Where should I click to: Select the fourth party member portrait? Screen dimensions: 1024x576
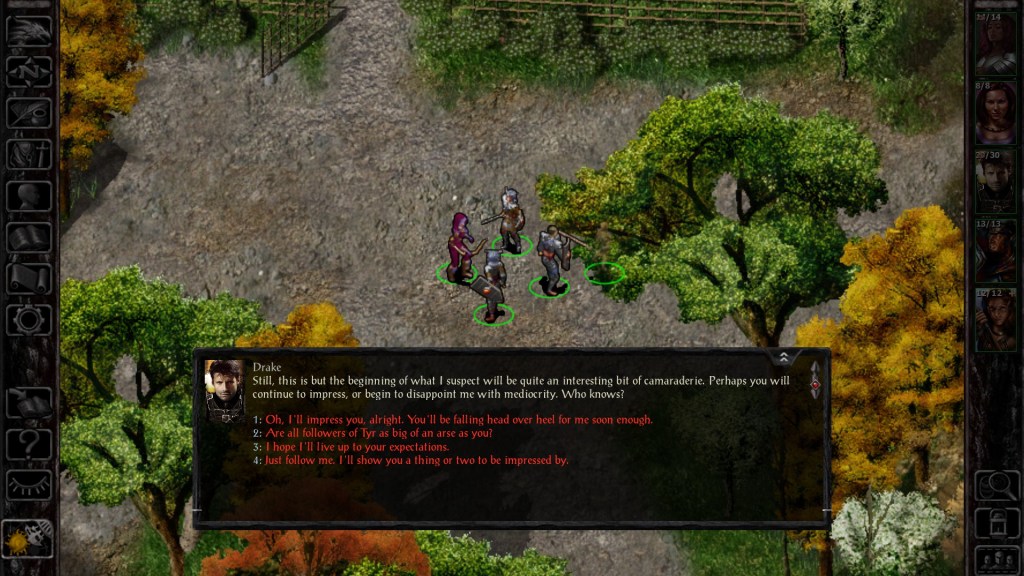pyautogui.click(x=996, y=250)
